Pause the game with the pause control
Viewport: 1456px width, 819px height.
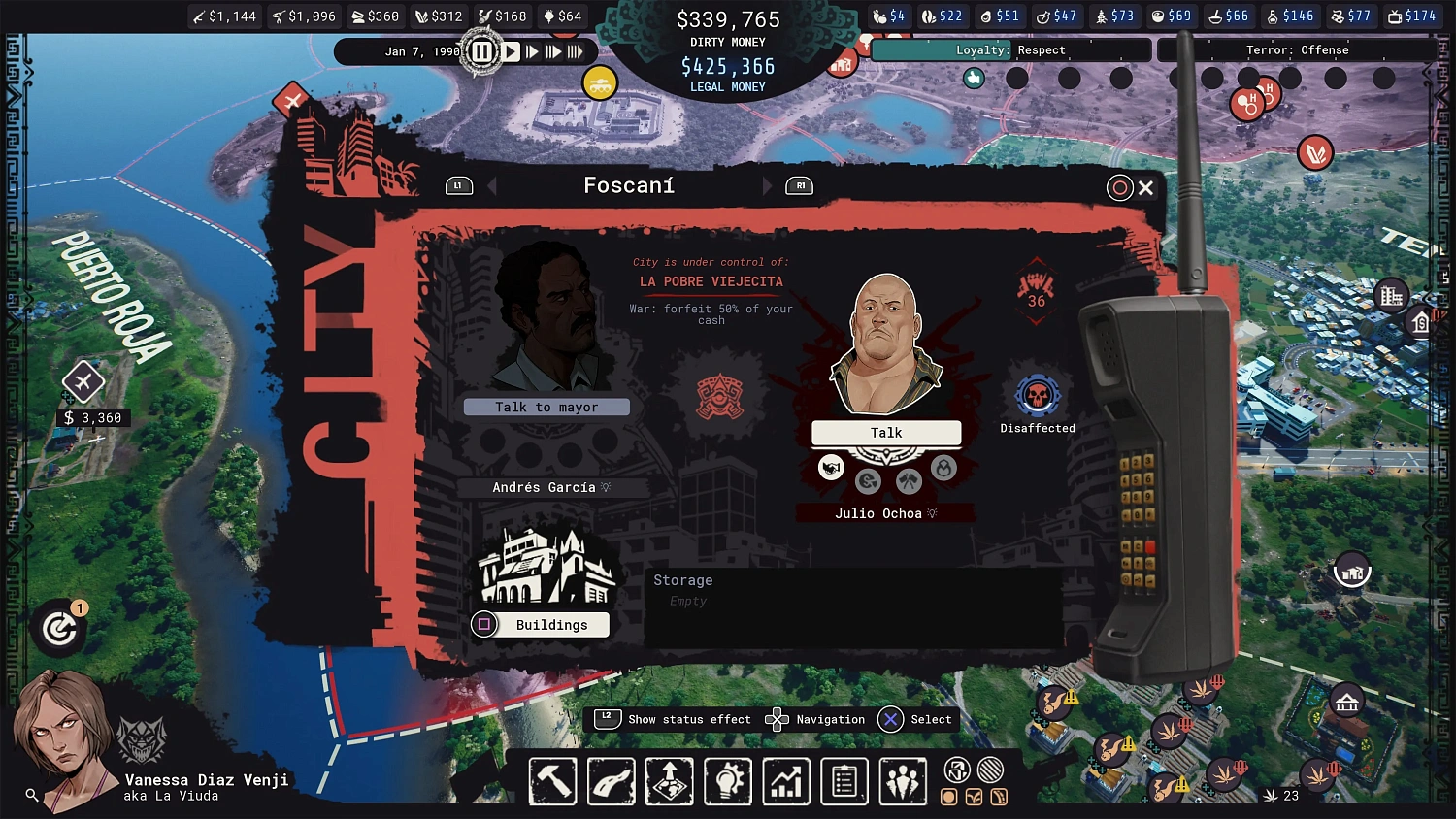pyautogui.click(x=482, y=51)
